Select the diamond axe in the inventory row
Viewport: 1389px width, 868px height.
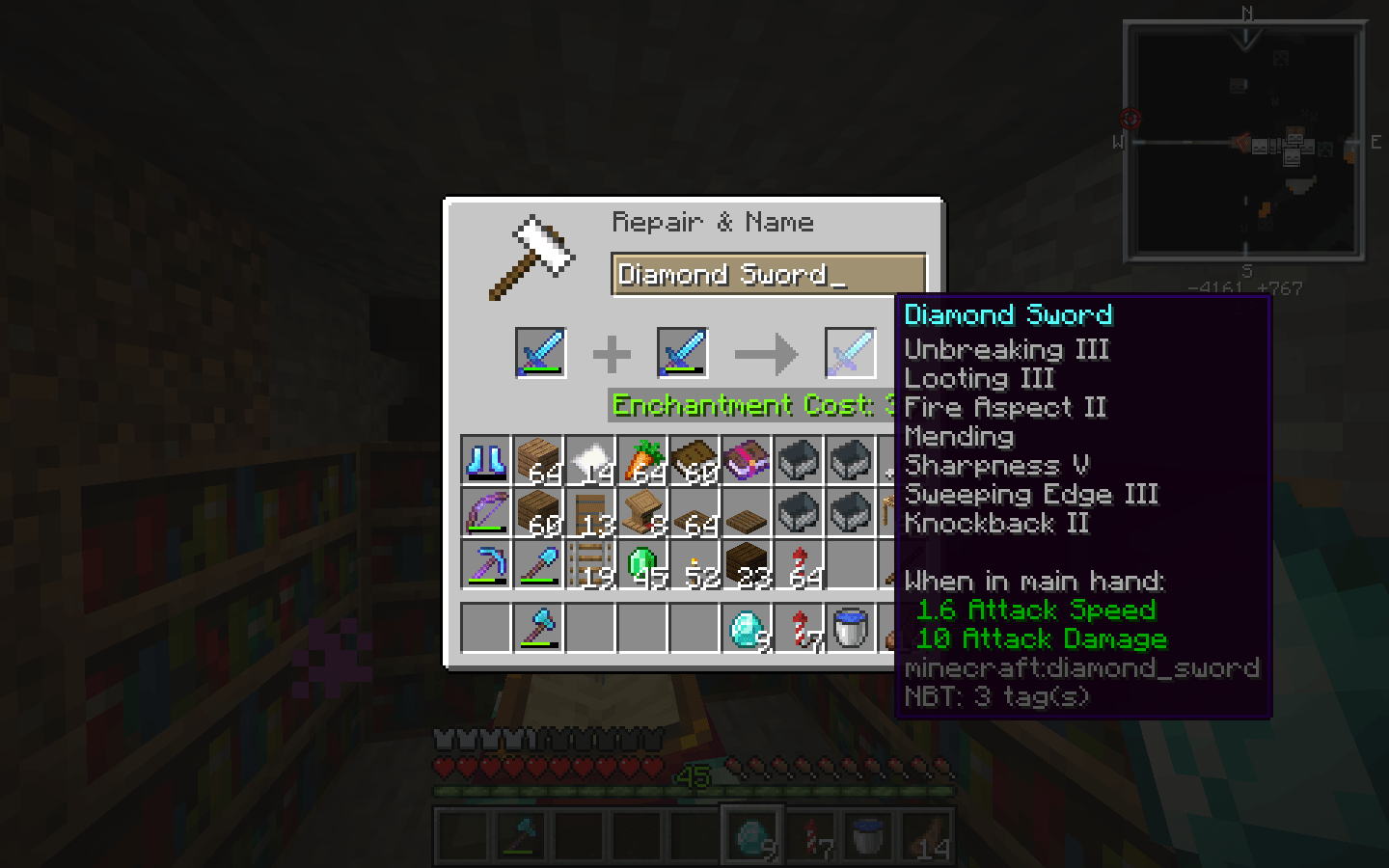click(537, 627)
